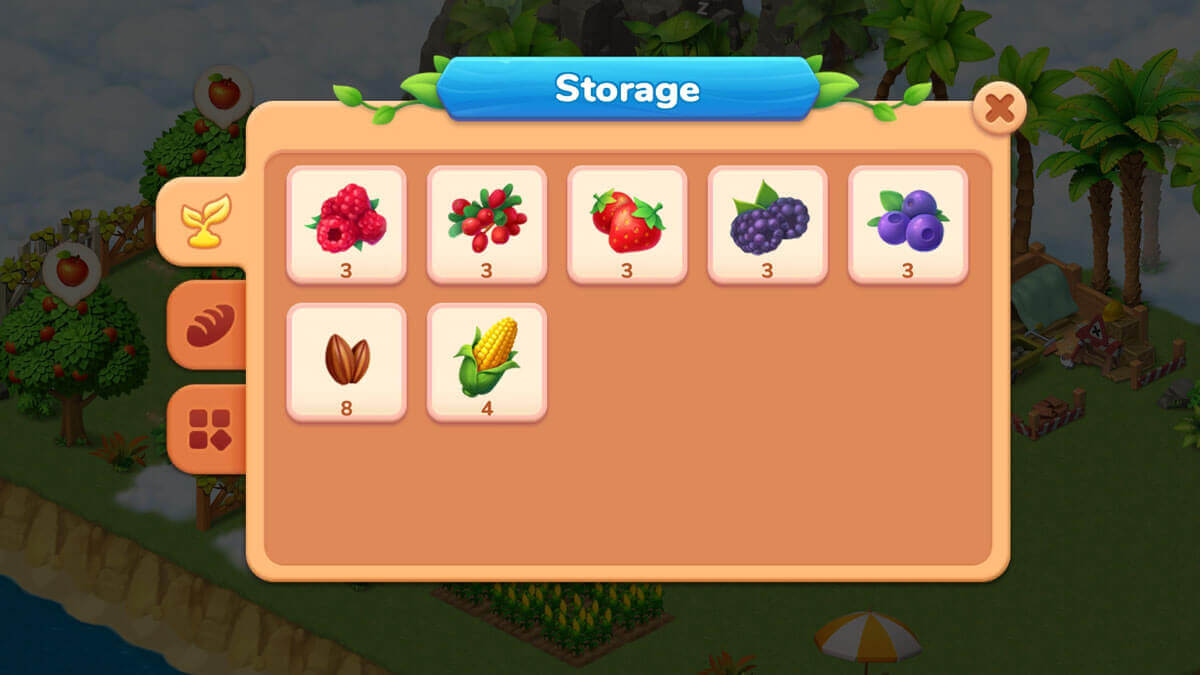1200x675 pixels.
Task: Pick the blackberries storage item
Action: click(x=767, y=224)
